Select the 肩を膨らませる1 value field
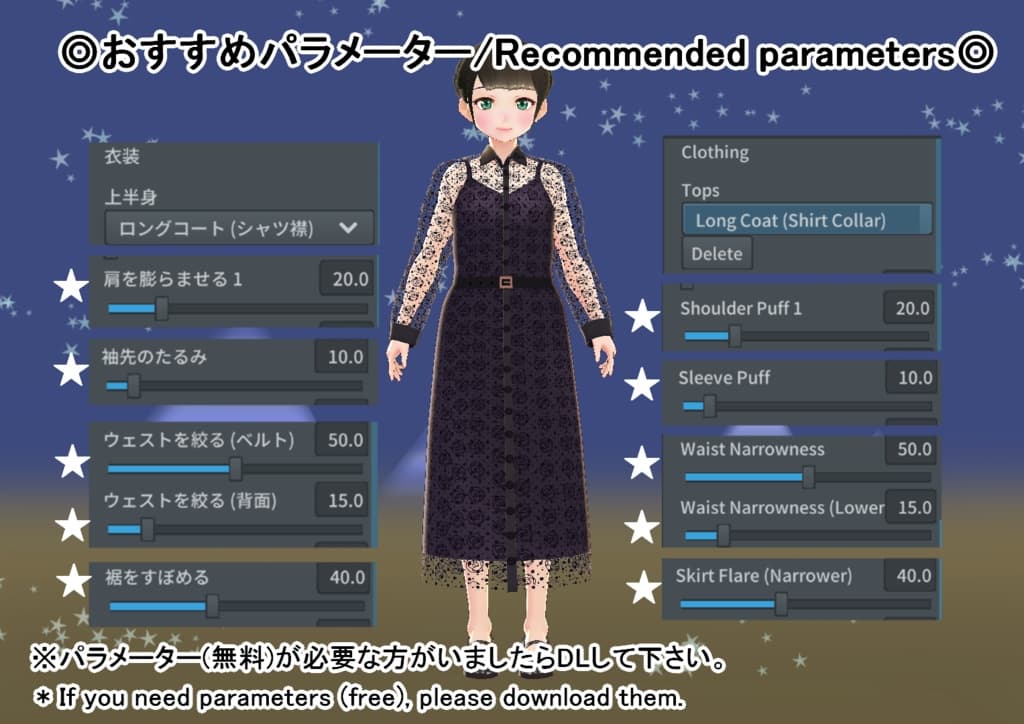The image size is (1024, 724). 346,279
